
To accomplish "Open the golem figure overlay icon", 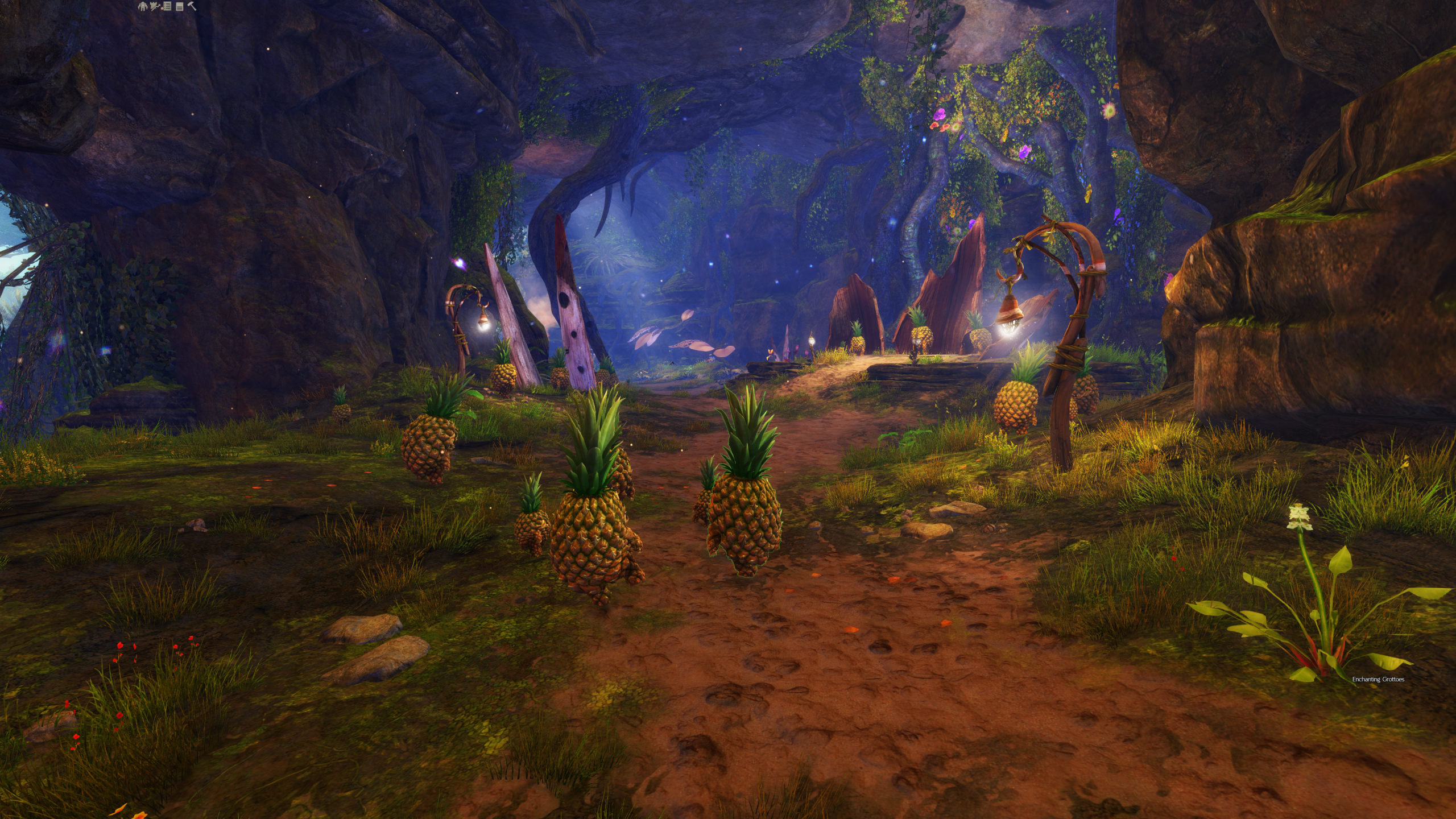I will pyautogui.click(x=143, y=6).
